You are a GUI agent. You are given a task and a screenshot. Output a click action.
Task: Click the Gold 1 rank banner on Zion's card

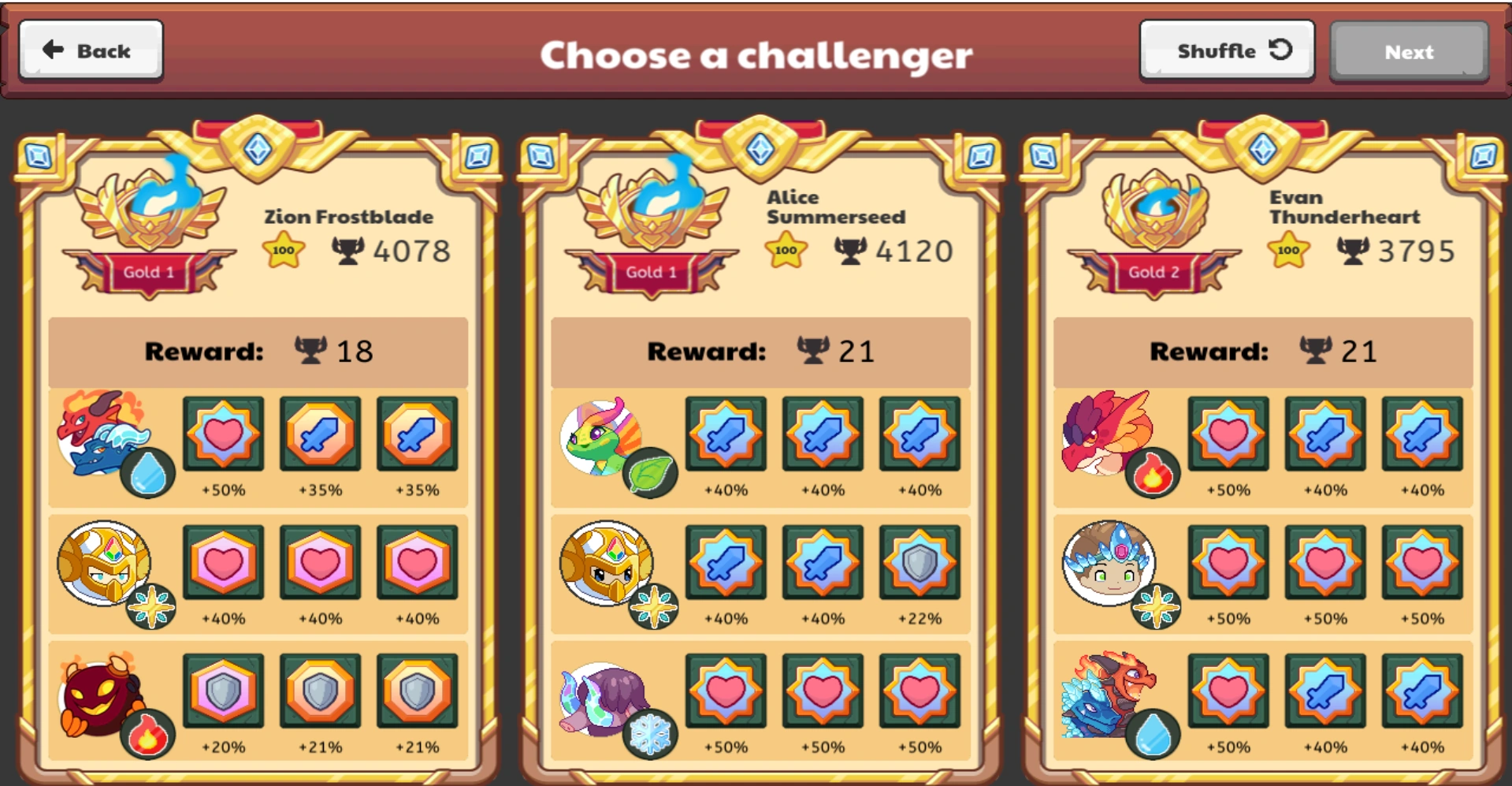148,271
